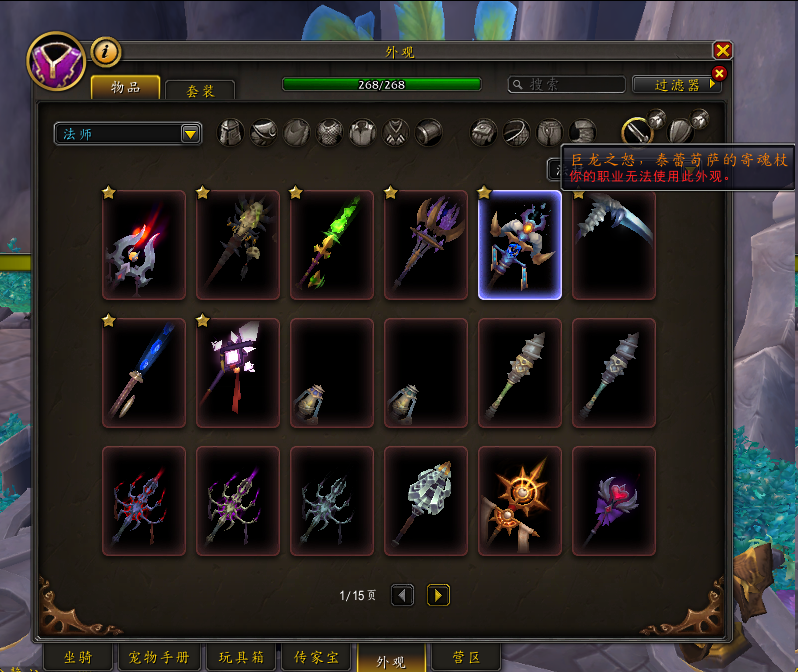Open the 法师 class dropdown

[128, 133]
